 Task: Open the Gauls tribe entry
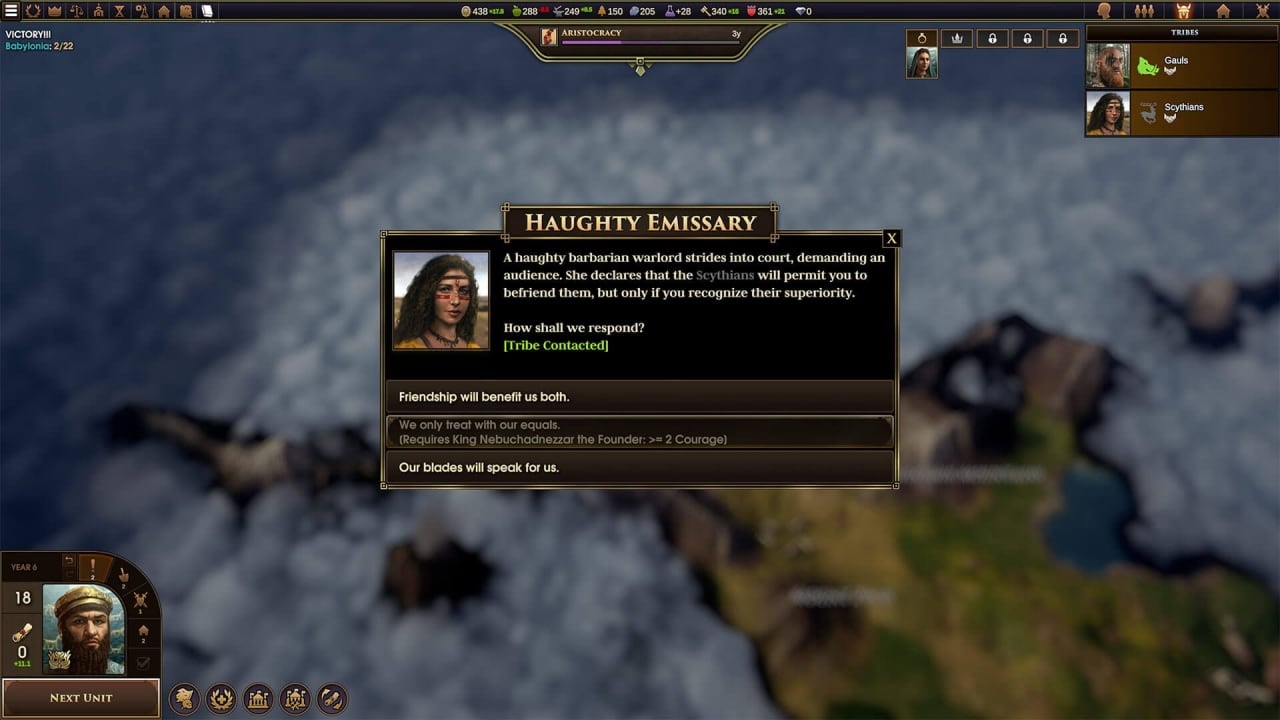coord(1182,65)
